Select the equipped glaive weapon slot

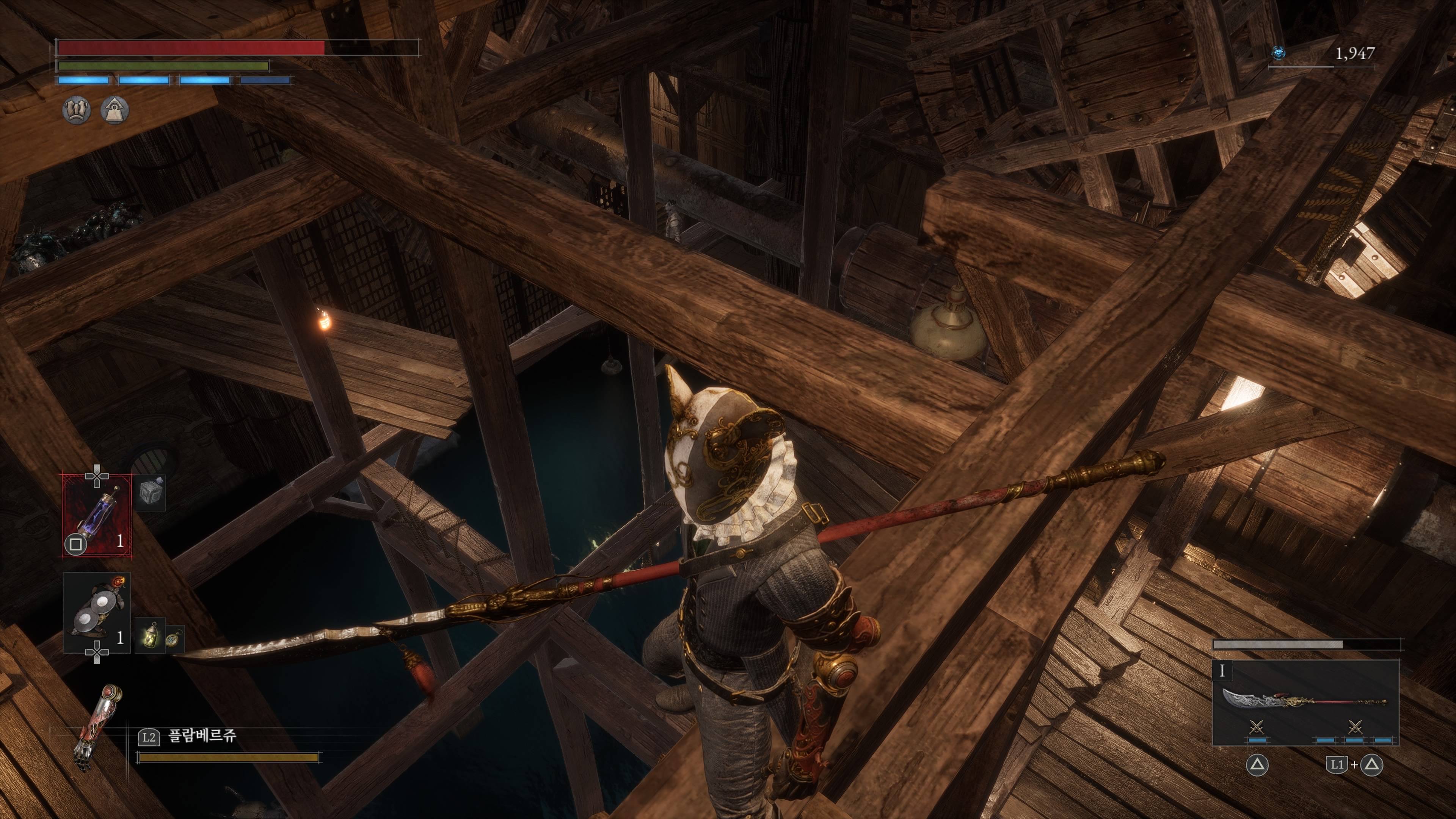pos(1304,703)
